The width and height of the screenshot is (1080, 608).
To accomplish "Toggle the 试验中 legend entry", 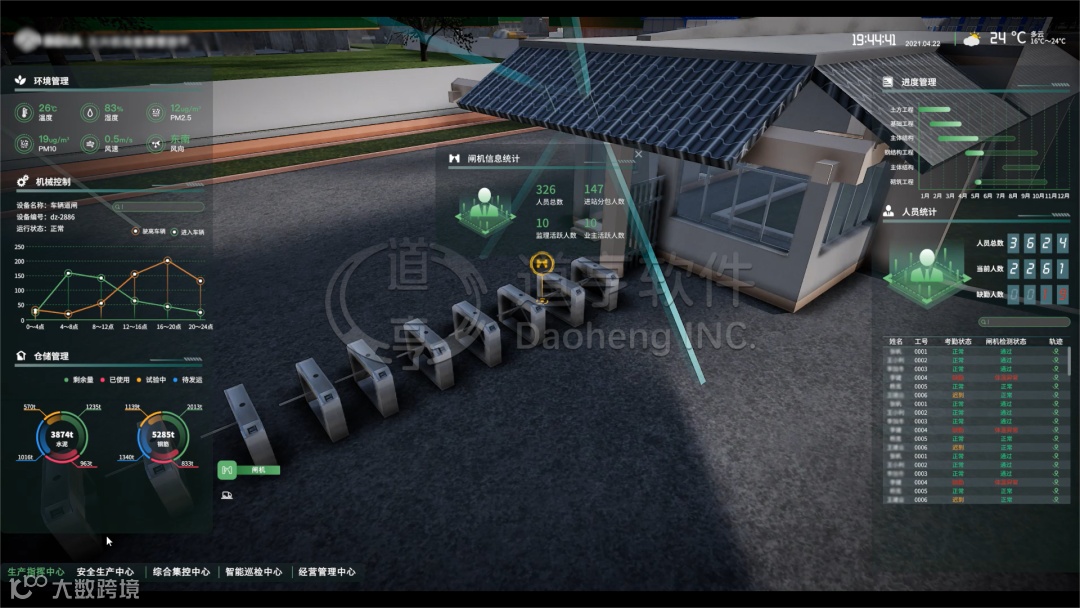I will click(x=151, y=380).
